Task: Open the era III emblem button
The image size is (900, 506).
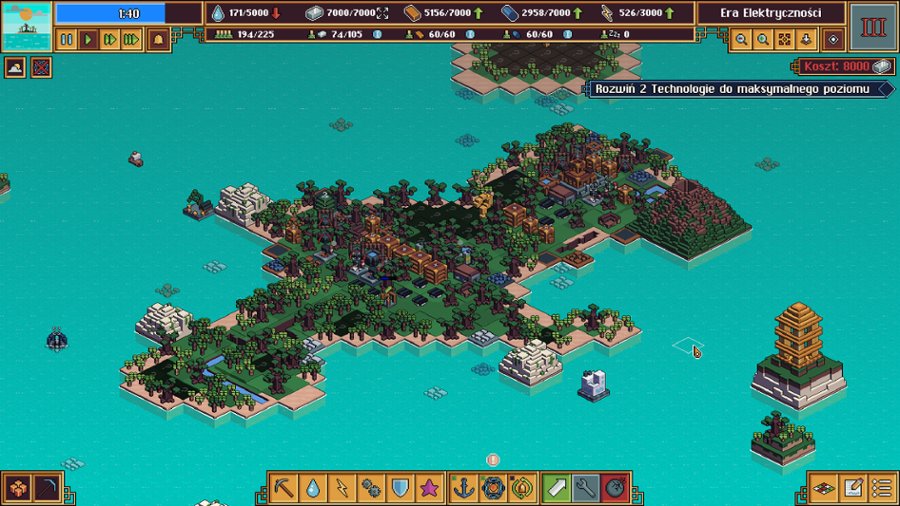Action: [x=873, y=26]
